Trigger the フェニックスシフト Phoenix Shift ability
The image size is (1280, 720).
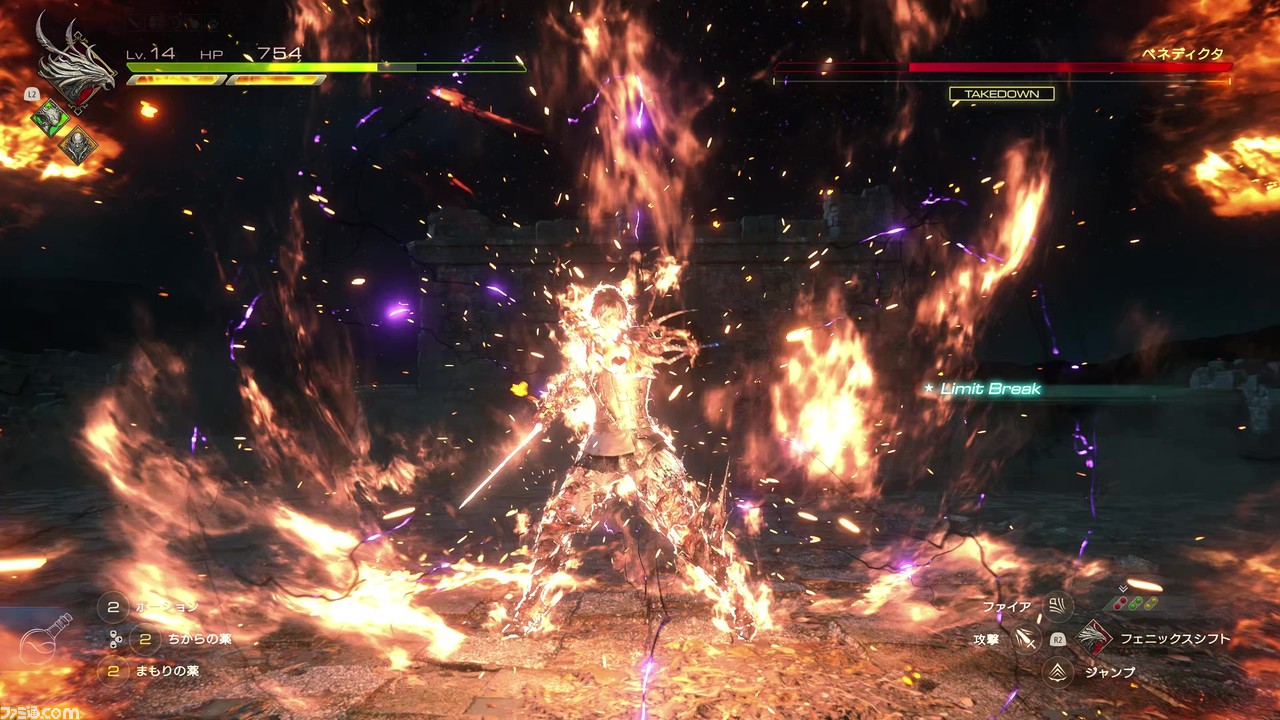pyautogui.click(x=1095, y=638)
